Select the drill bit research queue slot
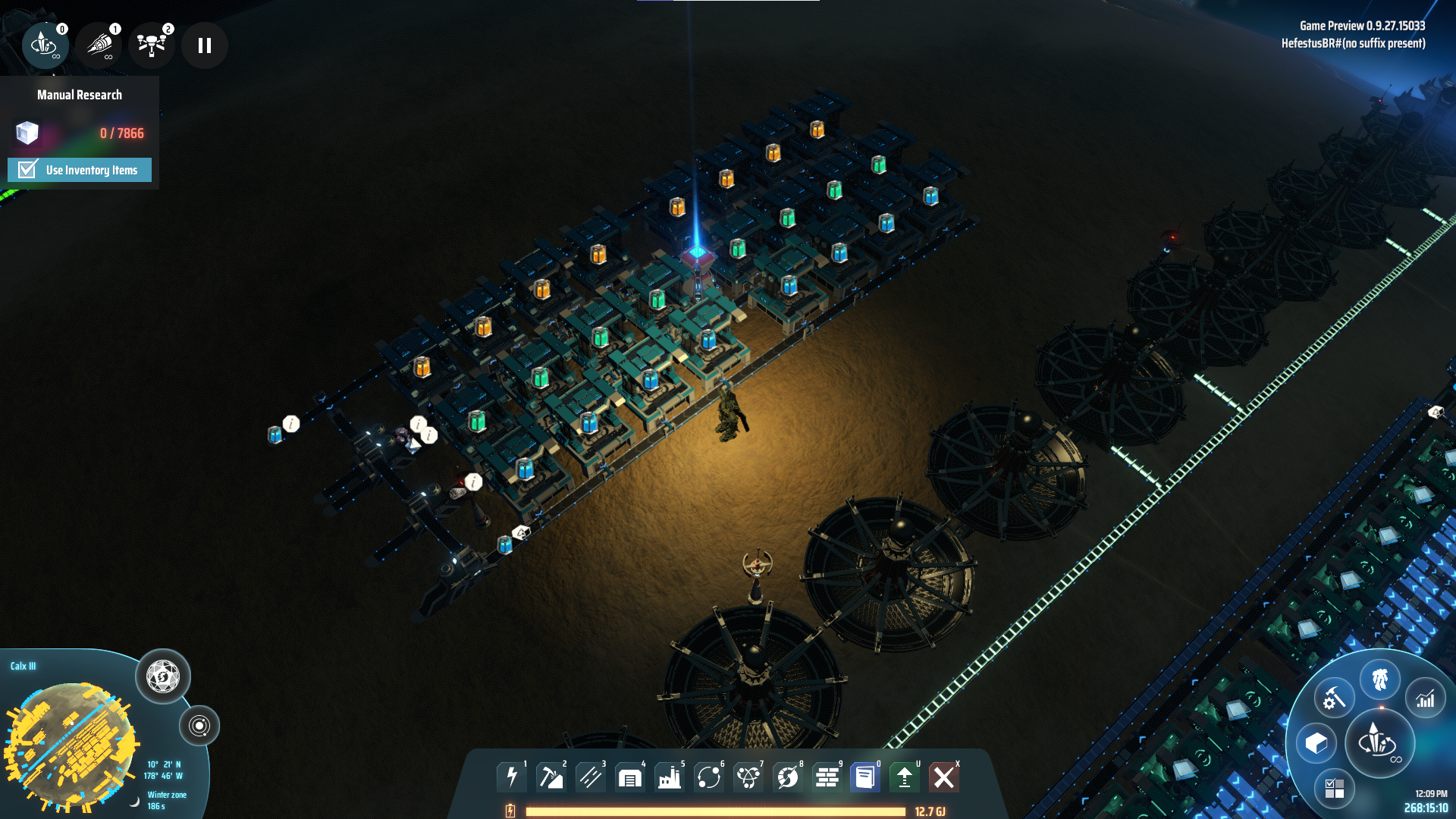Viewport: 1456px width, 819px height. pos(99,45)
